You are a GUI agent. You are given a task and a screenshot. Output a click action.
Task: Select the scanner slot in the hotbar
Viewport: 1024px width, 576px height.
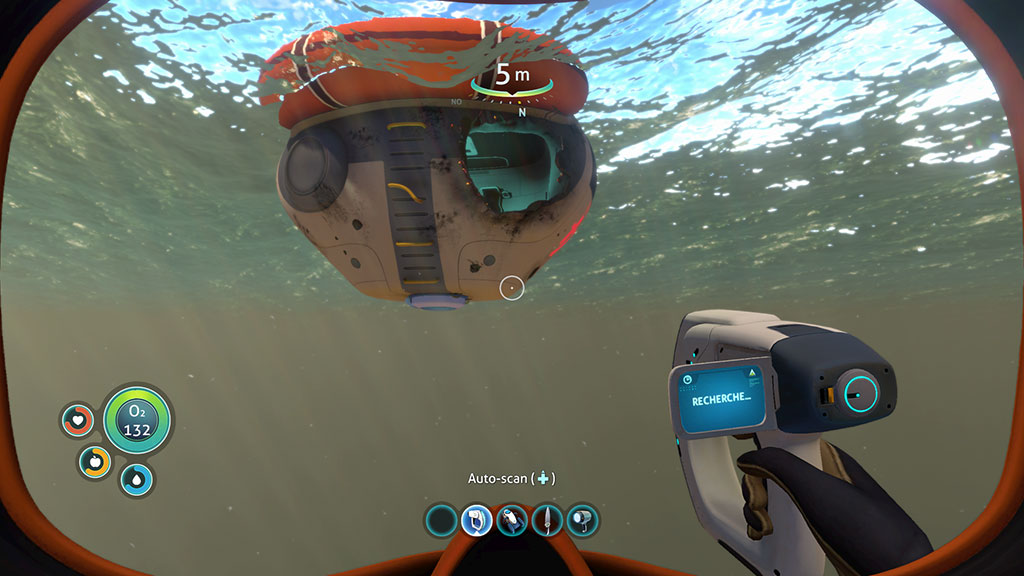[x=476, y=520]
